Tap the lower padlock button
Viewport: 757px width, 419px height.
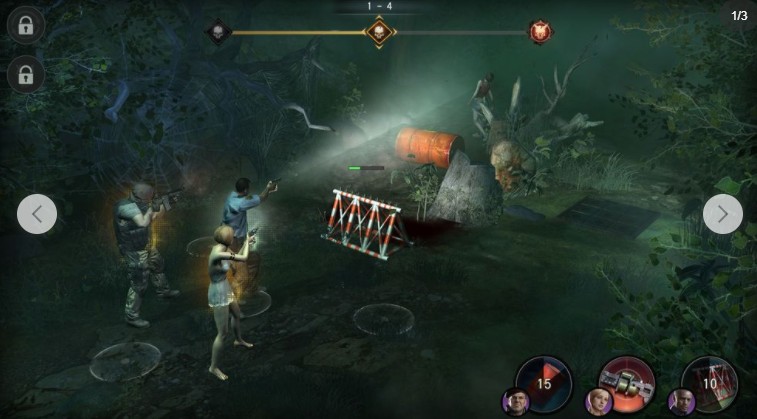pos(25,75)
